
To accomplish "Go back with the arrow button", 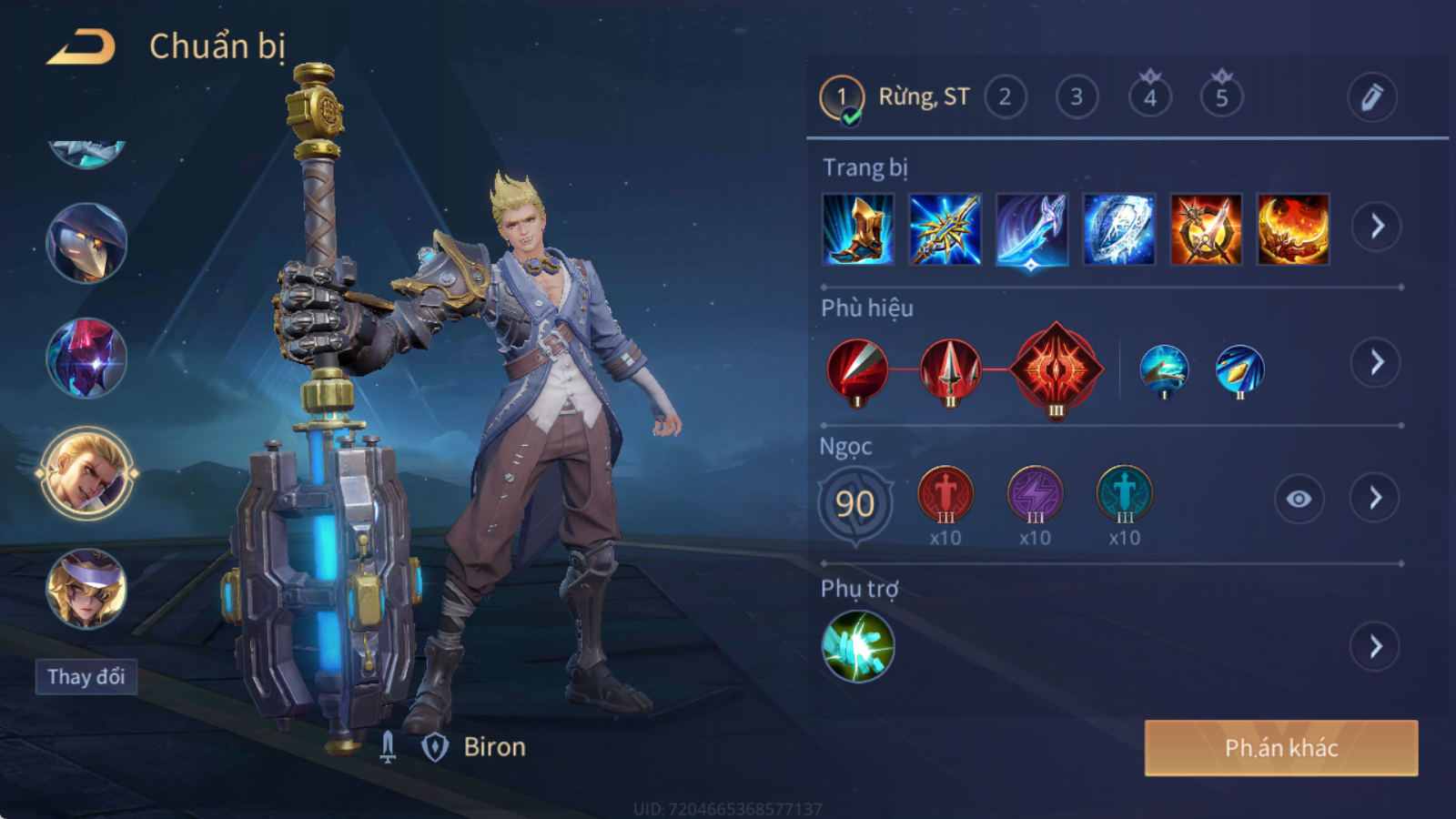I will 82,47.
